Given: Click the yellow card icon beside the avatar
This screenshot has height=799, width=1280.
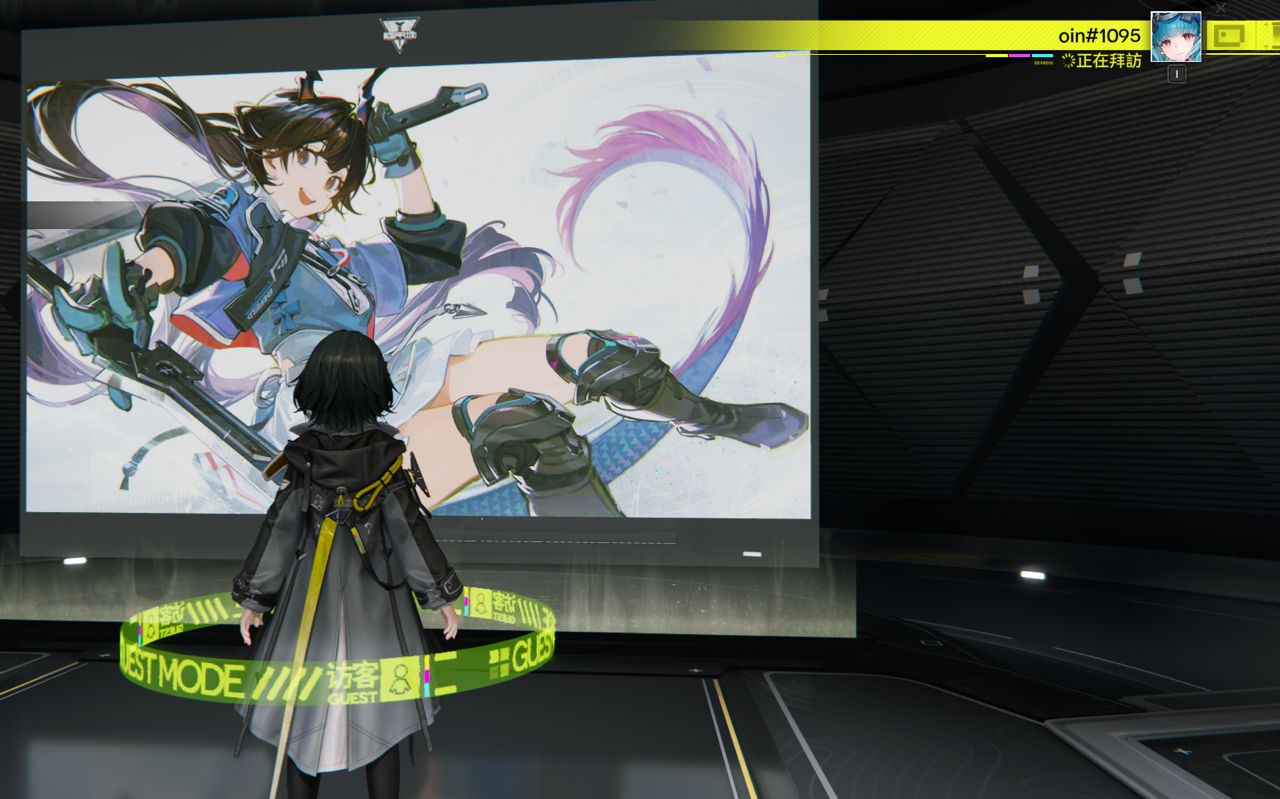Looking at the screenshot, I should (1229, 37).
